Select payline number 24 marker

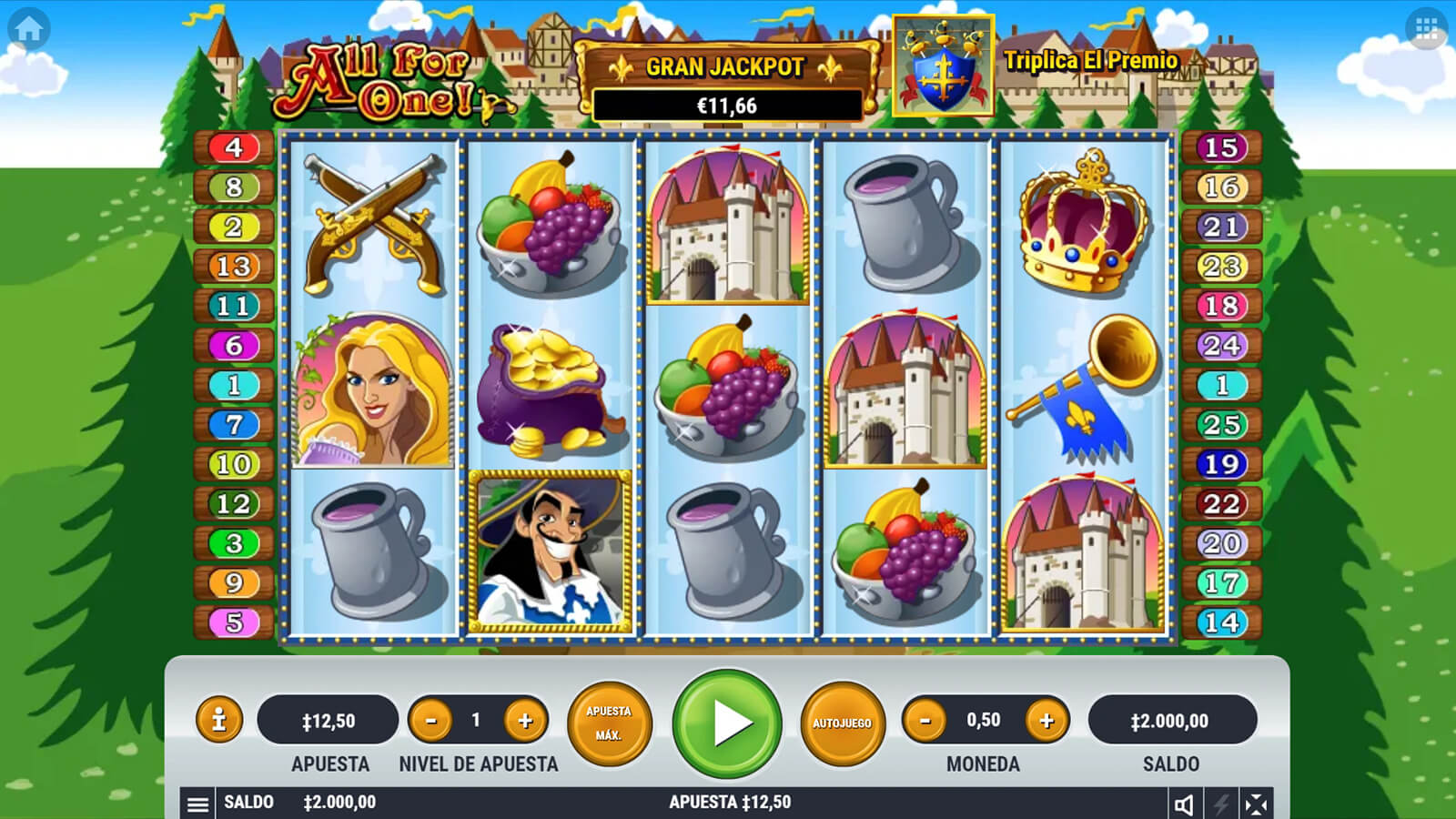click(x=1221, y=345)
